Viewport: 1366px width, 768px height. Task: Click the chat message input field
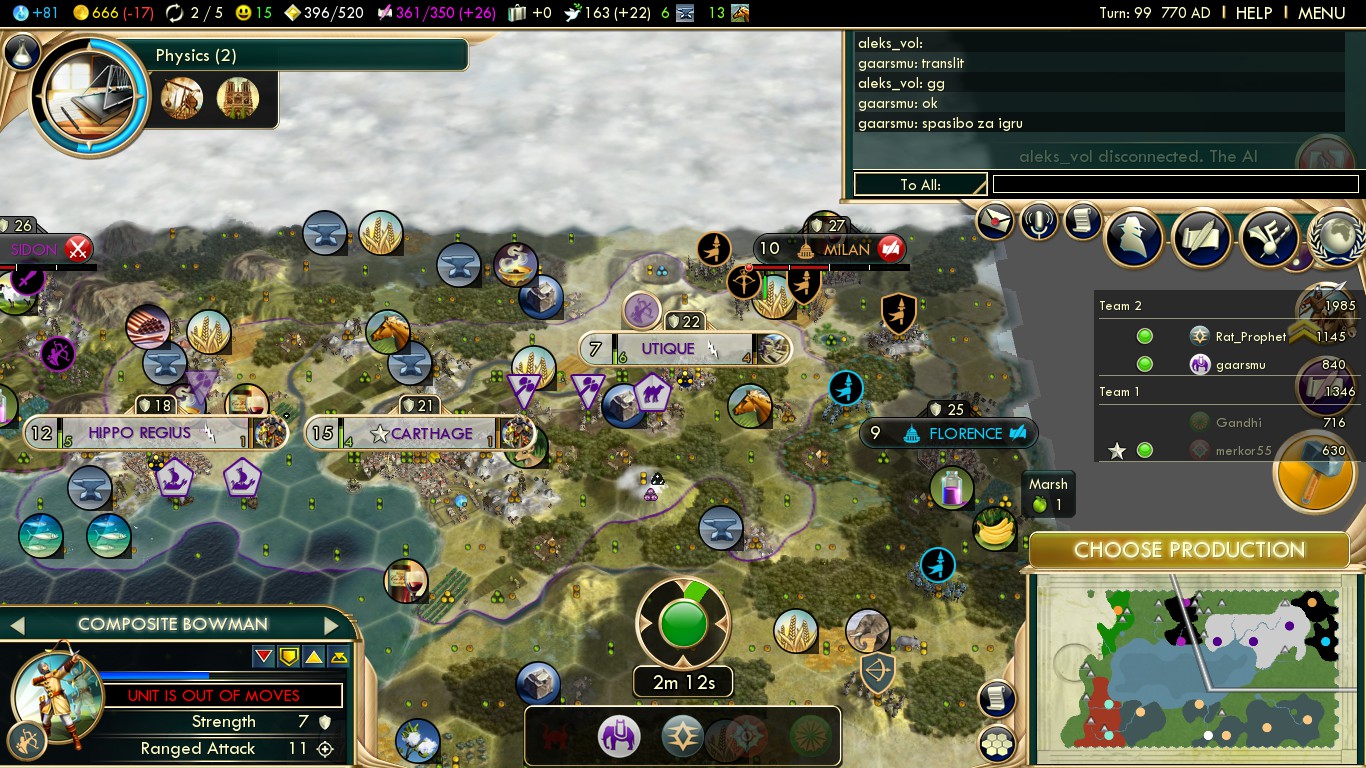(x=1175, y=184)
